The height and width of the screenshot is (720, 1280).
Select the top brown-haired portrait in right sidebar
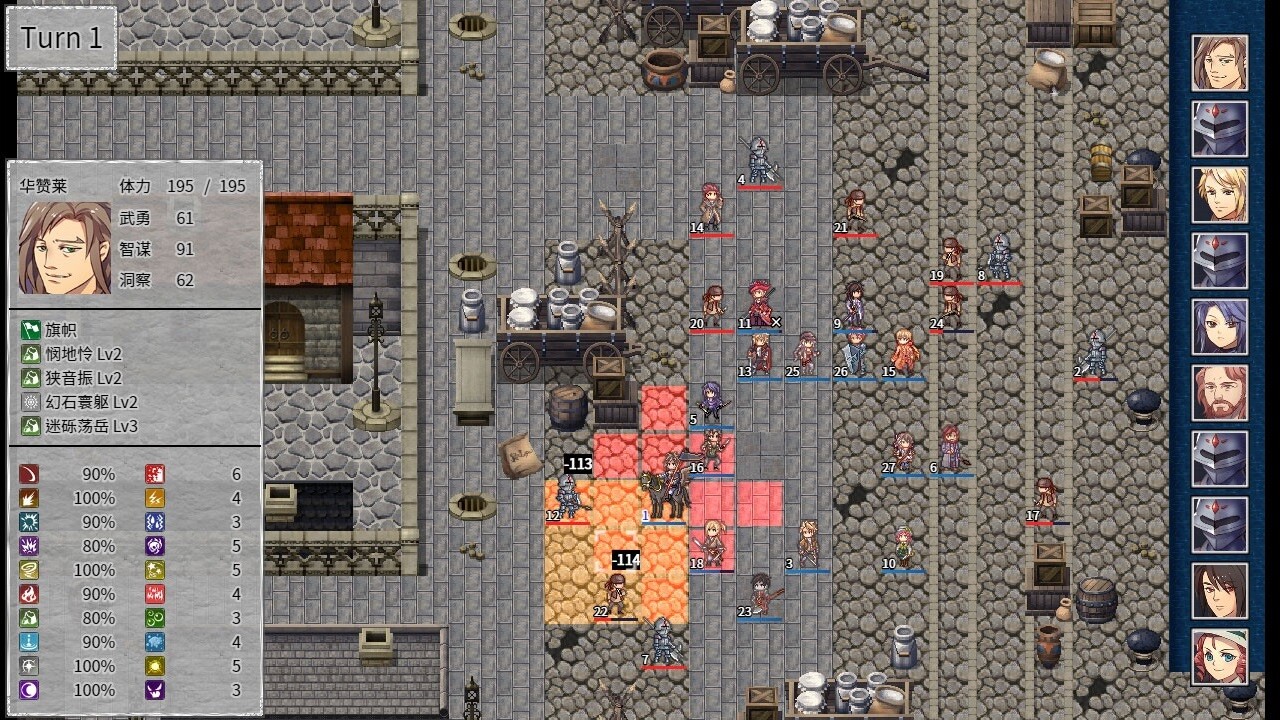tap(1220, 63)
